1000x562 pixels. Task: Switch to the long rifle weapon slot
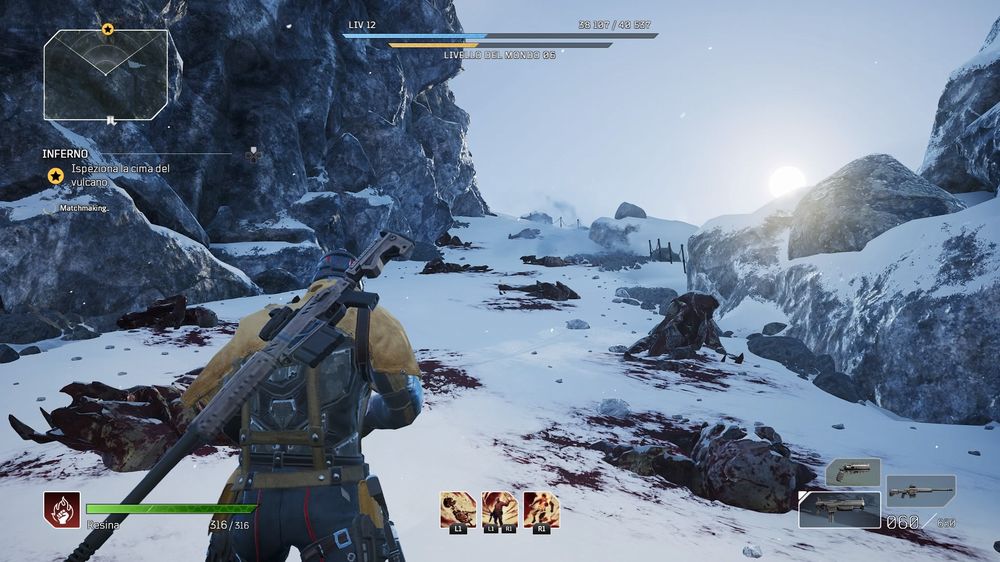pyautogui.click(x=920, y=491)
